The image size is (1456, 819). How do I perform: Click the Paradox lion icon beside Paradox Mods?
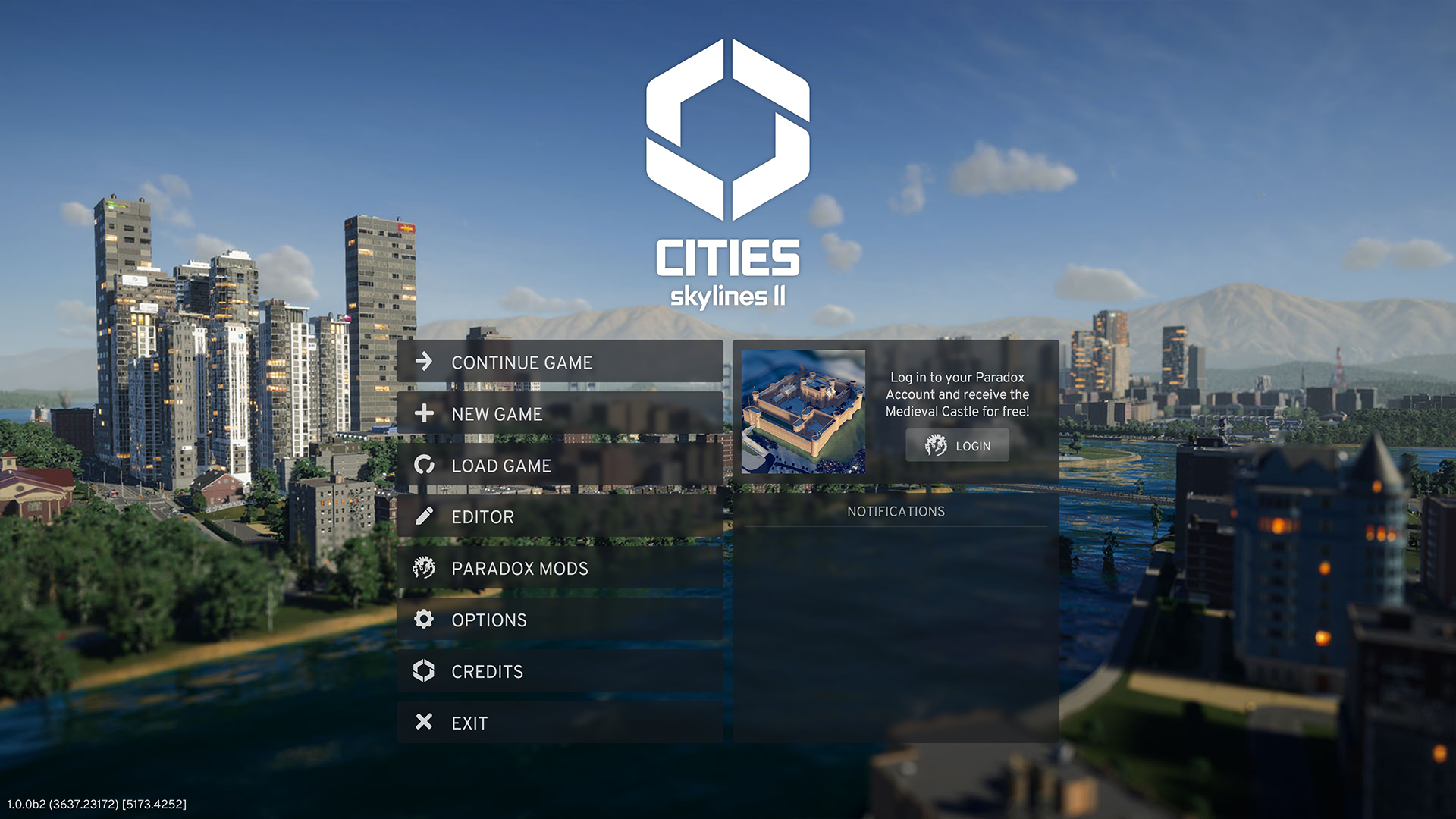(x=425, y=568)
